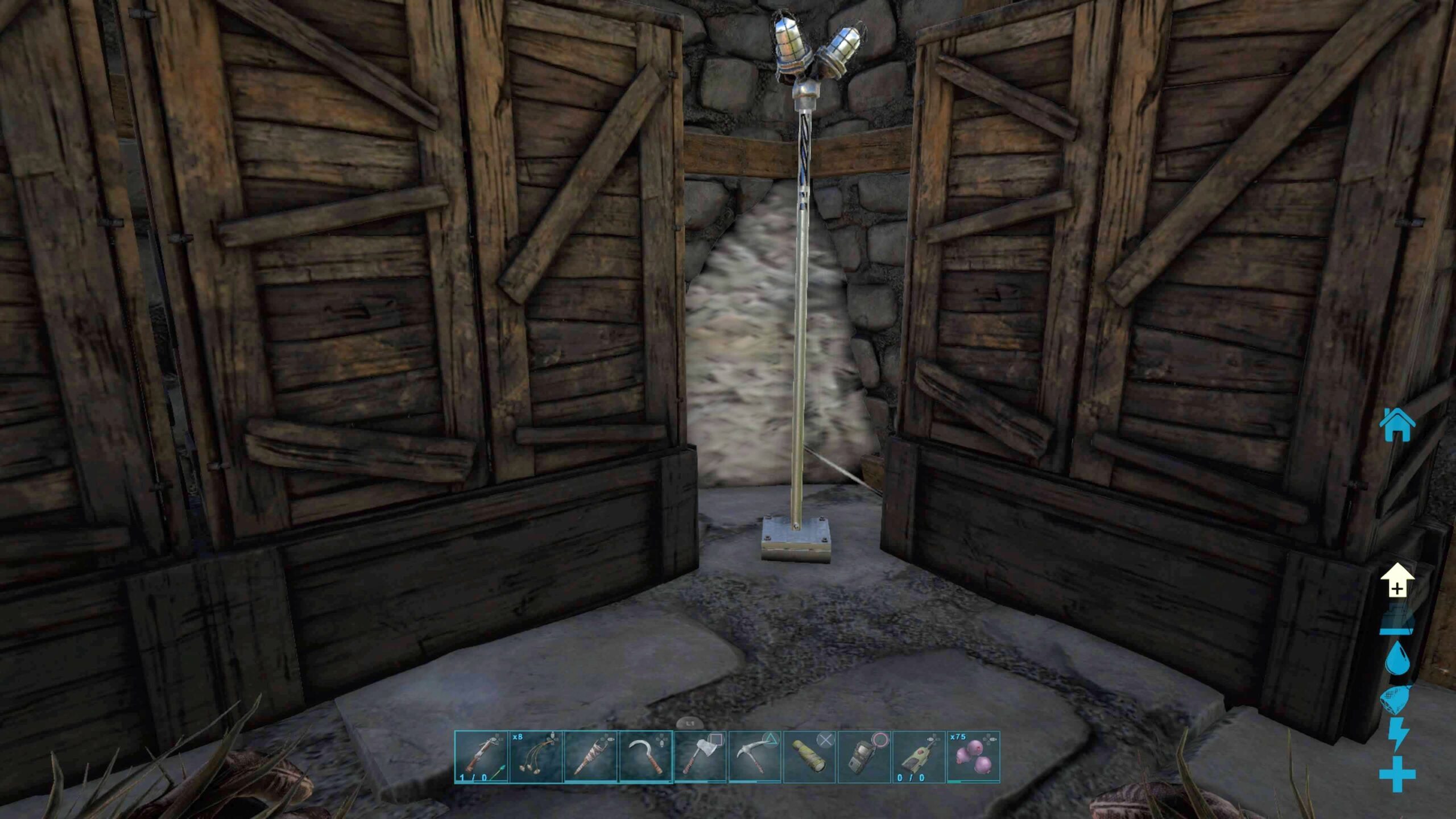Image resolution: width=1456 pixels, height=819 pixels.
Task: Equip the tracker device showing 0 / 0
Action: point(919,757)
